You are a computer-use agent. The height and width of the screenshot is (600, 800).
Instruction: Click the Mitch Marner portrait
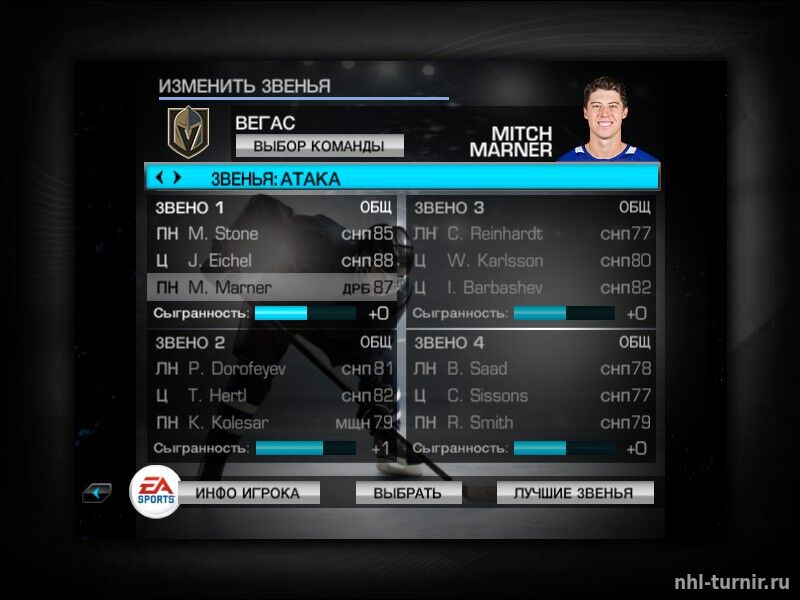(x=608, y=120)
